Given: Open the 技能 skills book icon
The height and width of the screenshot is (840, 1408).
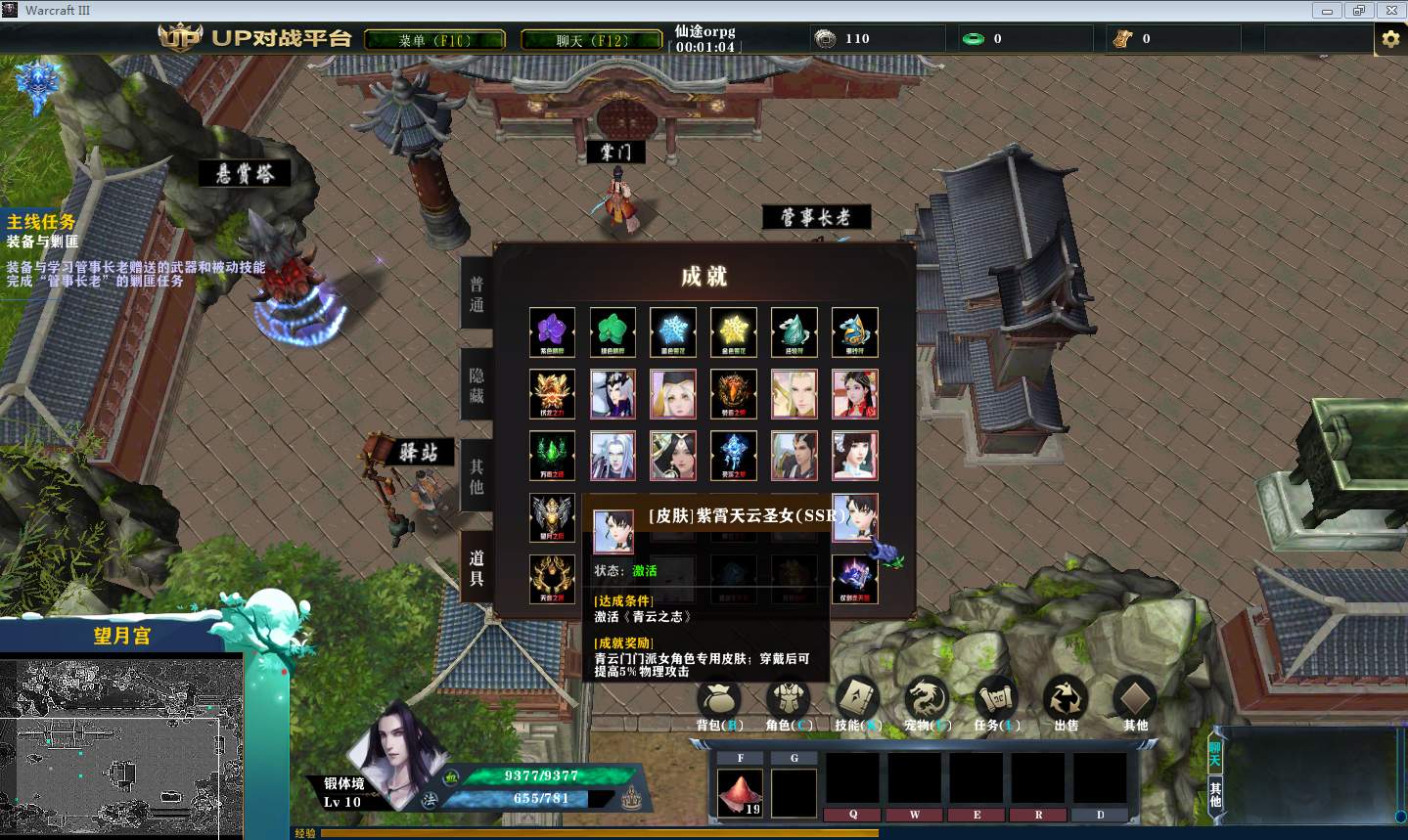Looking at the screenshot, I should tap(857, 700).
